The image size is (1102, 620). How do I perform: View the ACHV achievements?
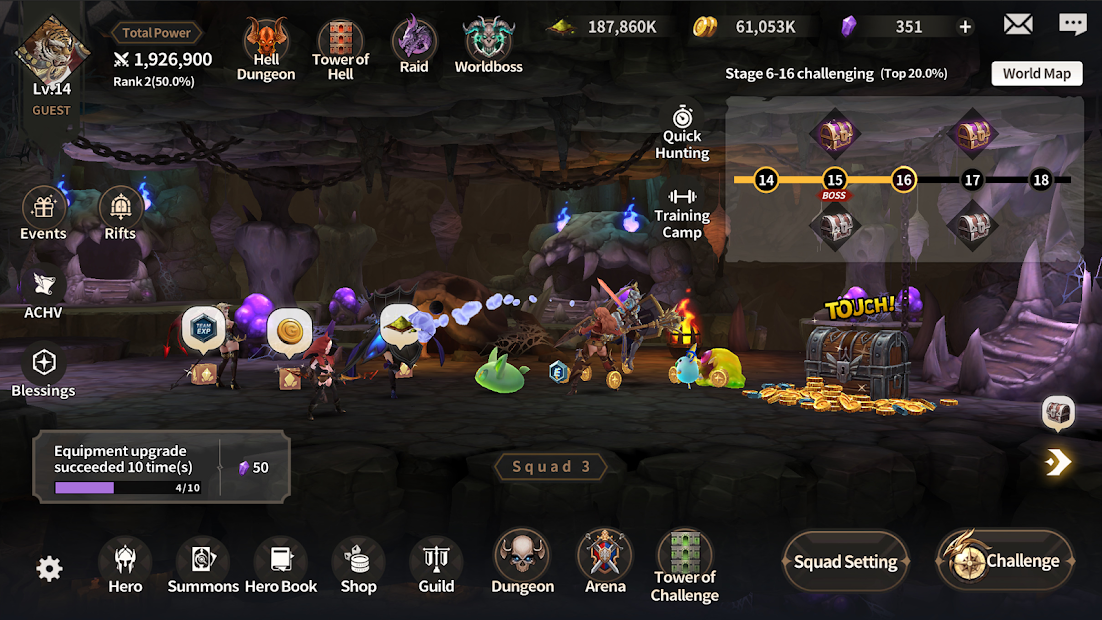[x=44, y=292]
